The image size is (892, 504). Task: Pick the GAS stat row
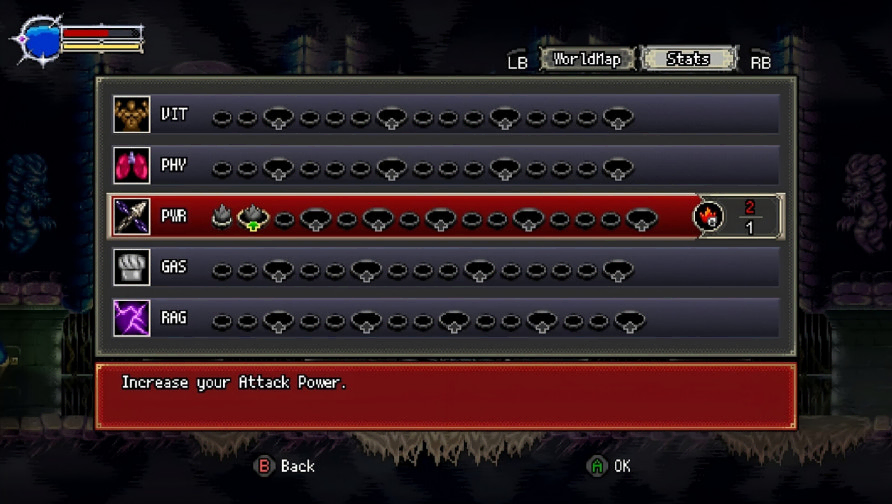(445, 268)
